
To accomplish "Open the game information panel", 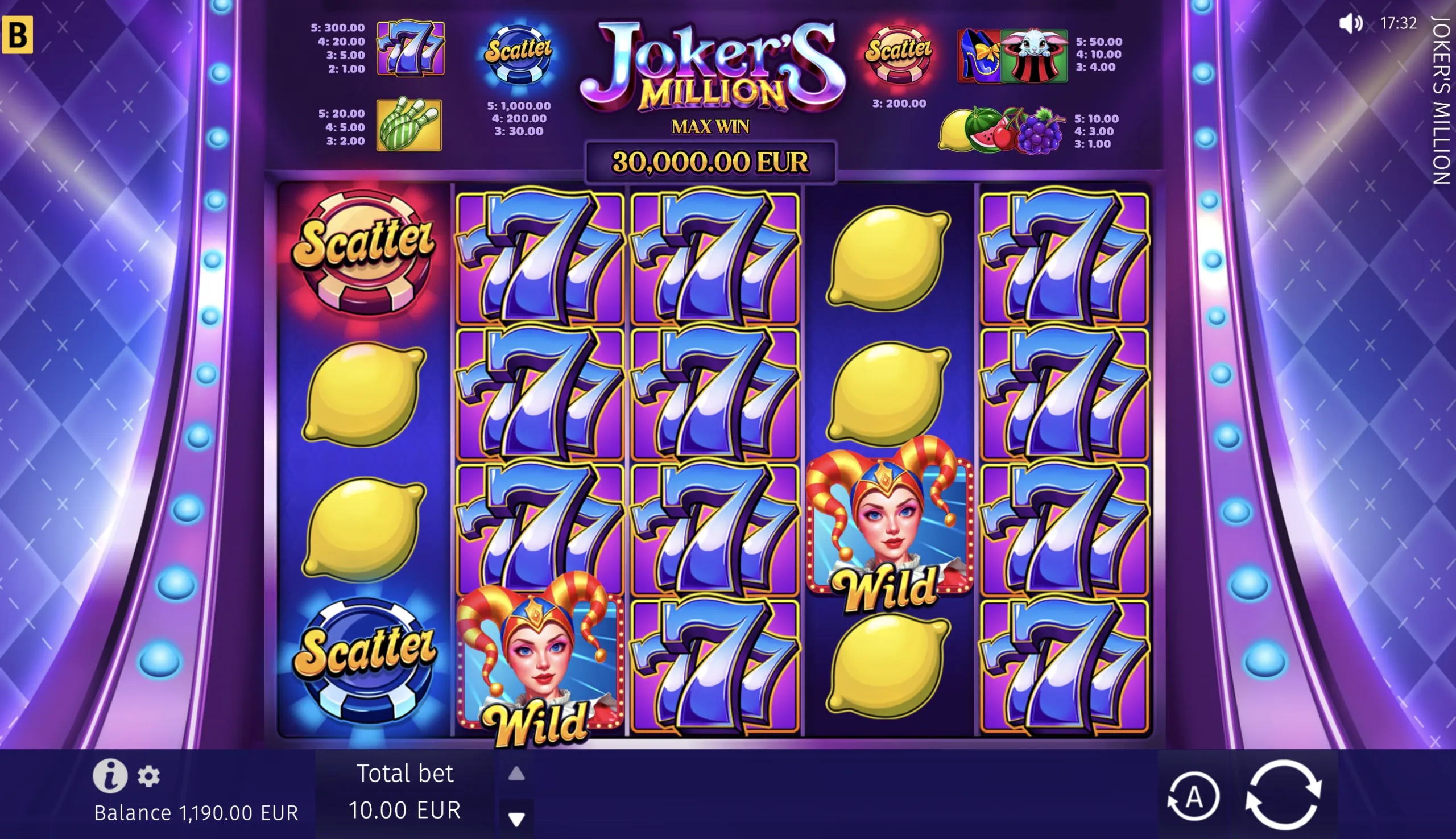I will 112,775.
